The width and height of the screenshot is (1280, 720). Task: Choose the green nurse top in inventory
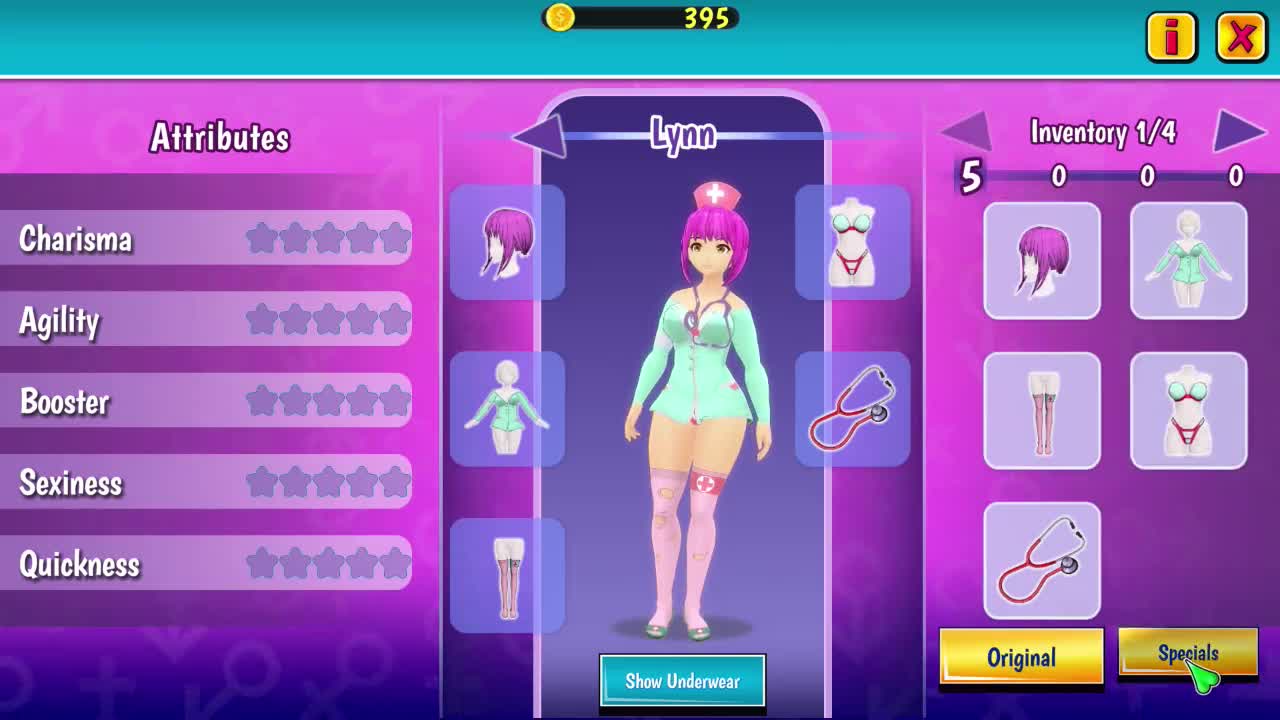tap(1188, 261)
